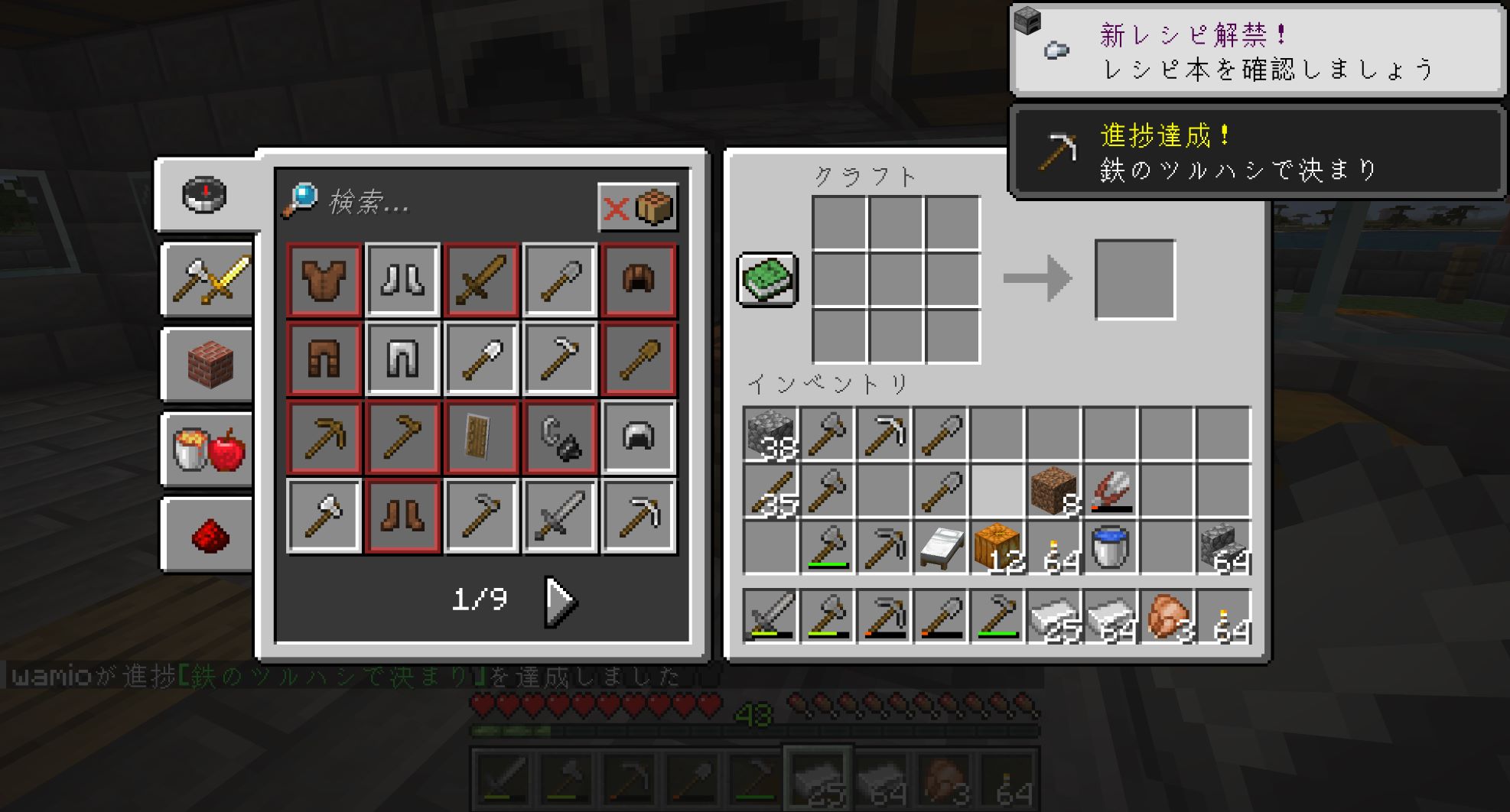Viewport: 1510px width, 812px height.
Task: Close the recipe book with the green book button
Action: [x=767, y=279]
